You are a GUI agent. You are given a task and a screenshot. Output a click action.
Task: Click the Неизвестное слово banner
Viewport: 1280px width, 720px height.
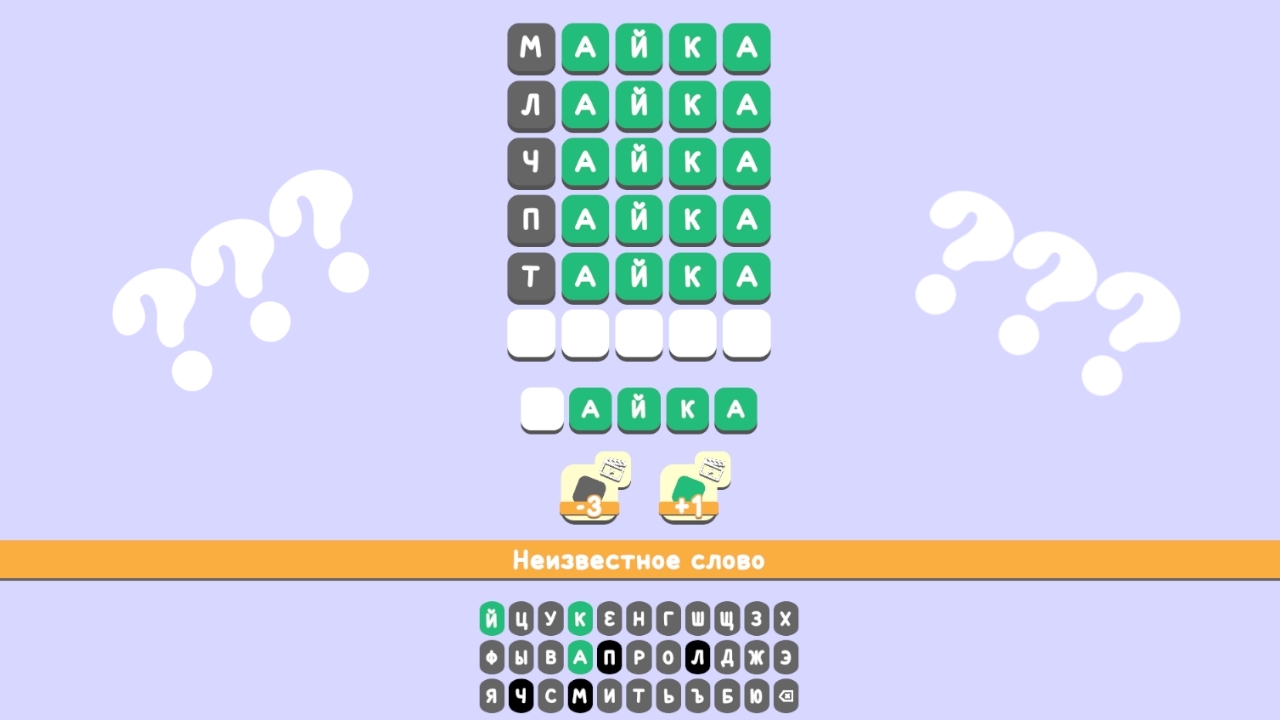click(640, 561)
